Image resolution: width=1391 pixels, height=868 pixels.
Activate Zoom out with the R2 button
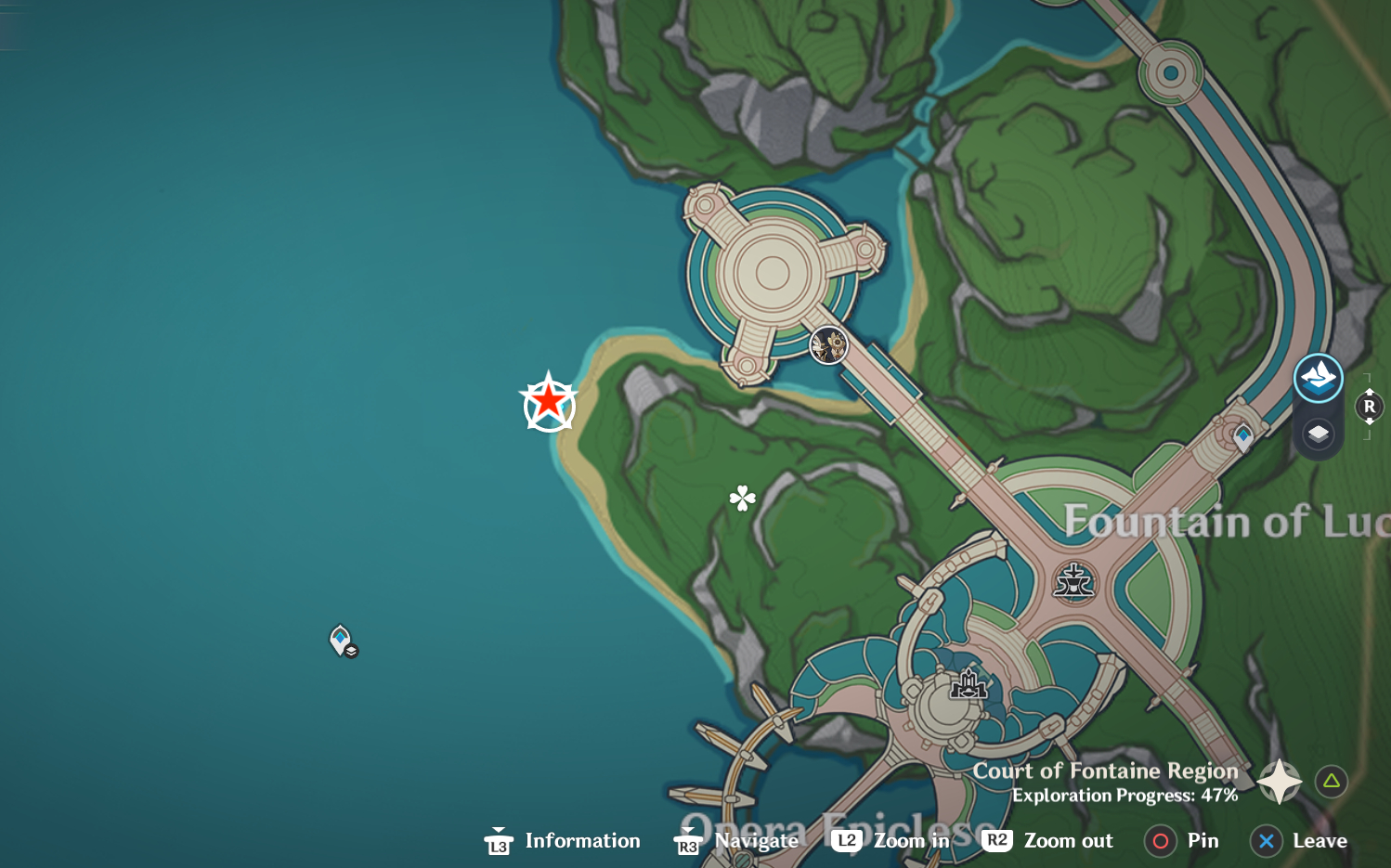coord(998,840)
